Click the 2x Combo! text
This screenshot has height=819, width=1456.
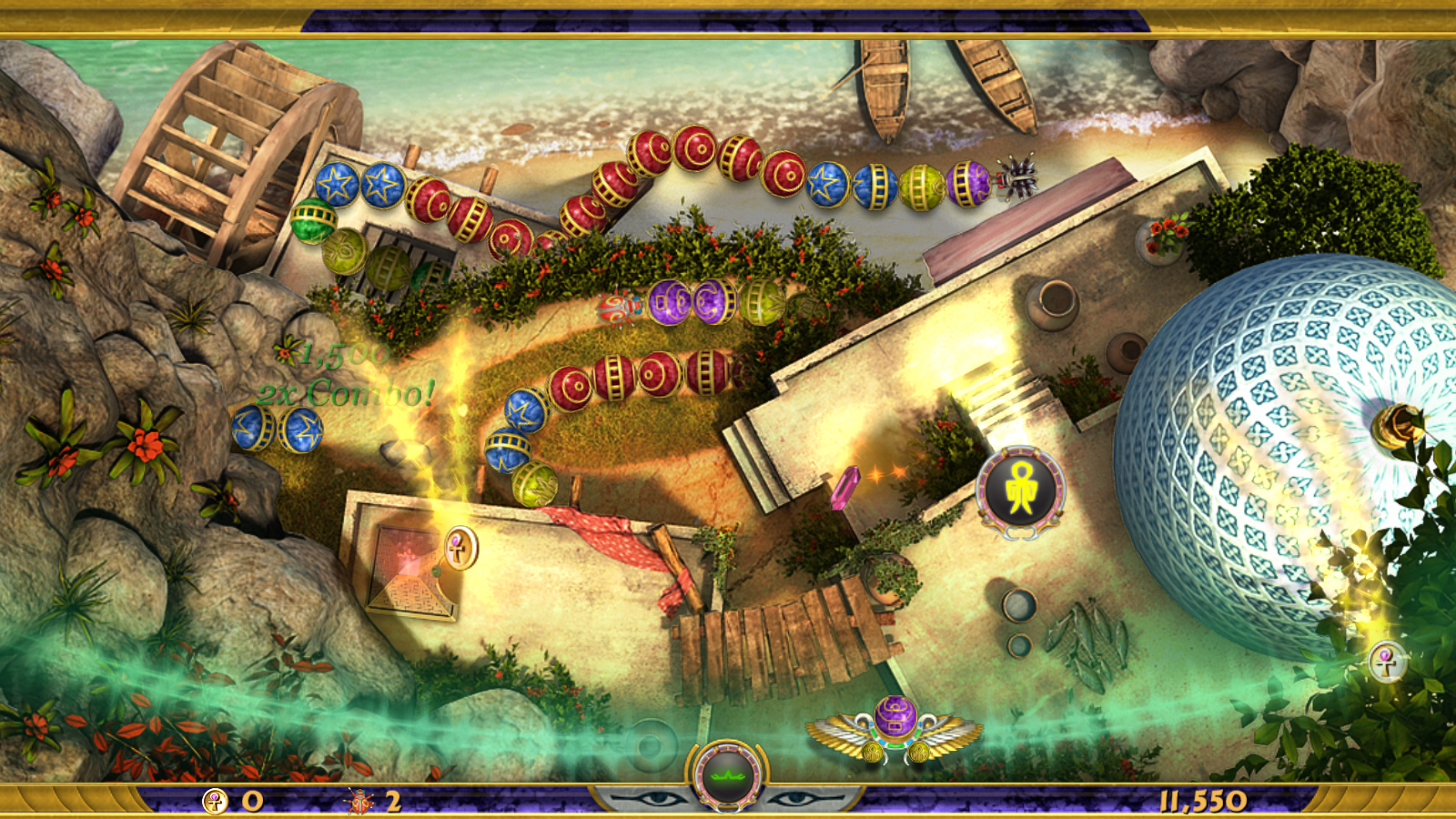(x=344, y=393)
